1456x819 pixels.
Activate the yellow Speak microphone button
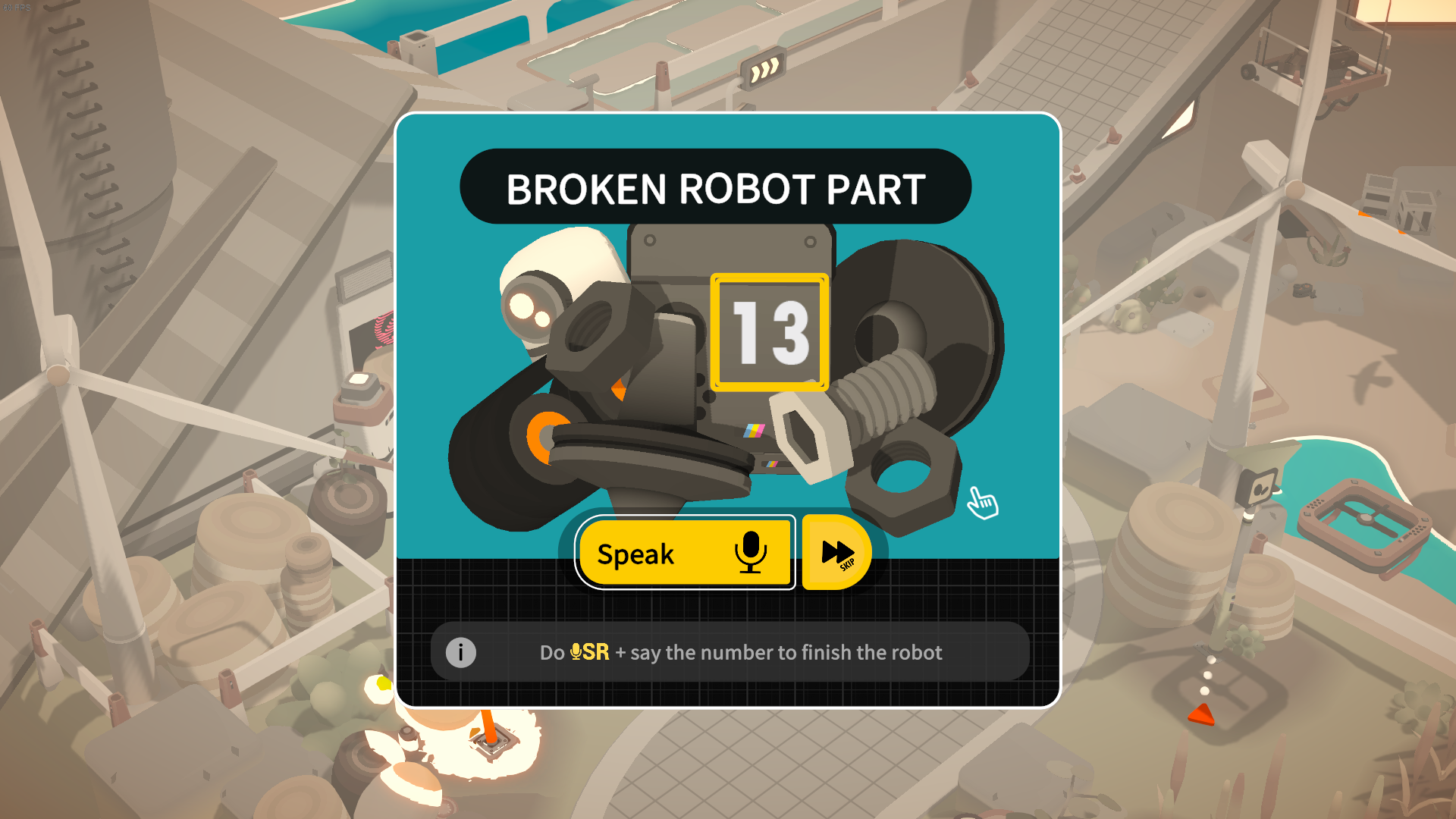tap(685, 553)
